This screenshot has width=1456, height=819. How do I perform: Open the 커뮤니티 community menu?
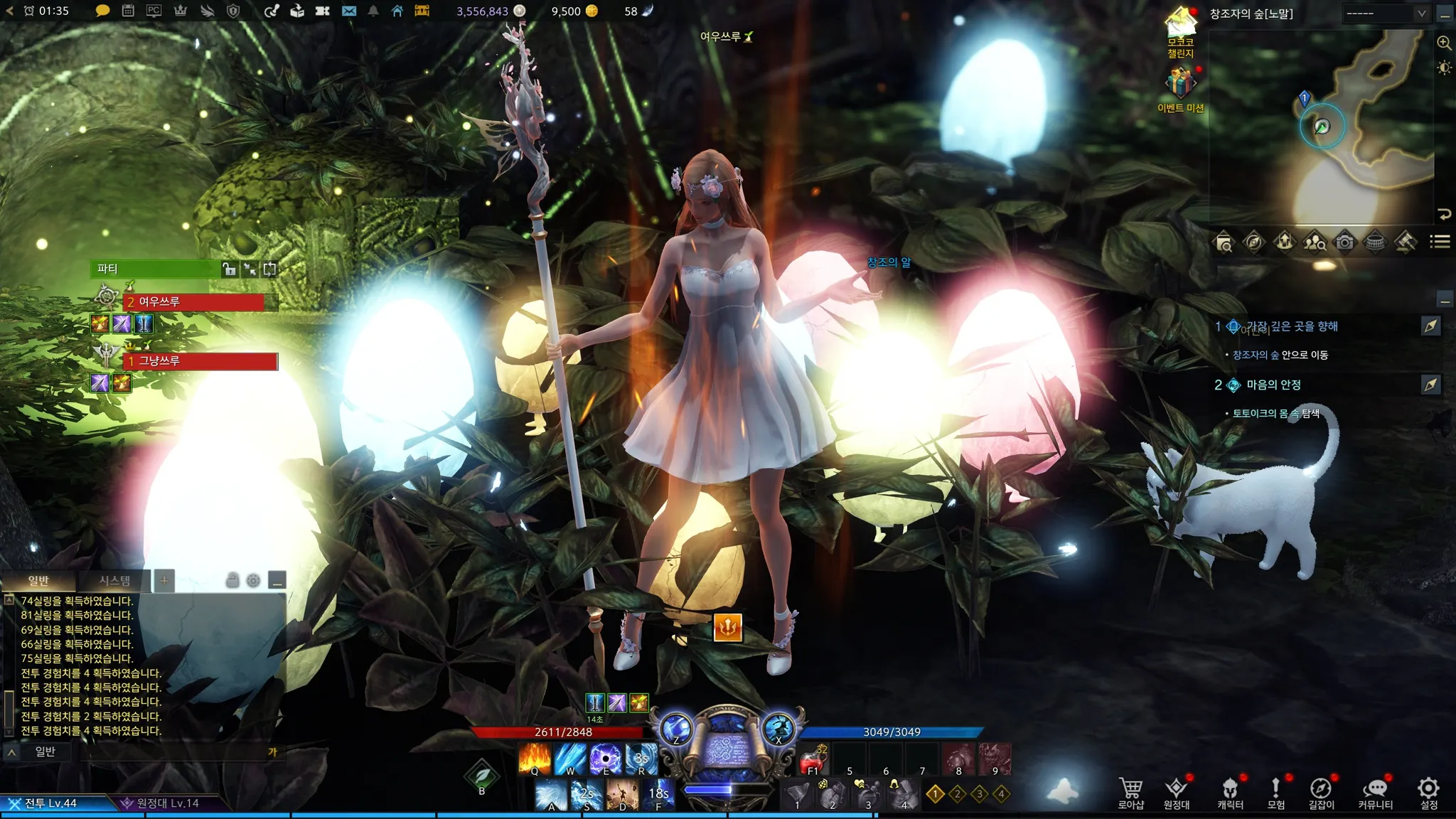(x=1375, y=793)
